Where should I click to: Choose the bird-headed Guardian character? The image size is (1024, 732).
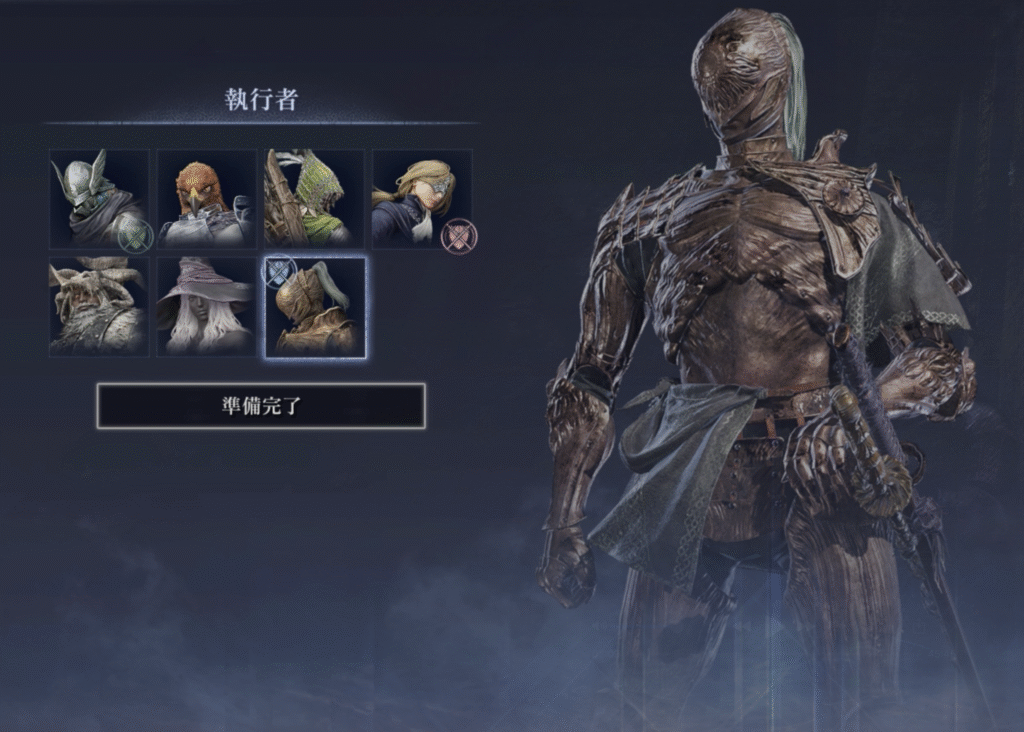(x=207, y=199)
